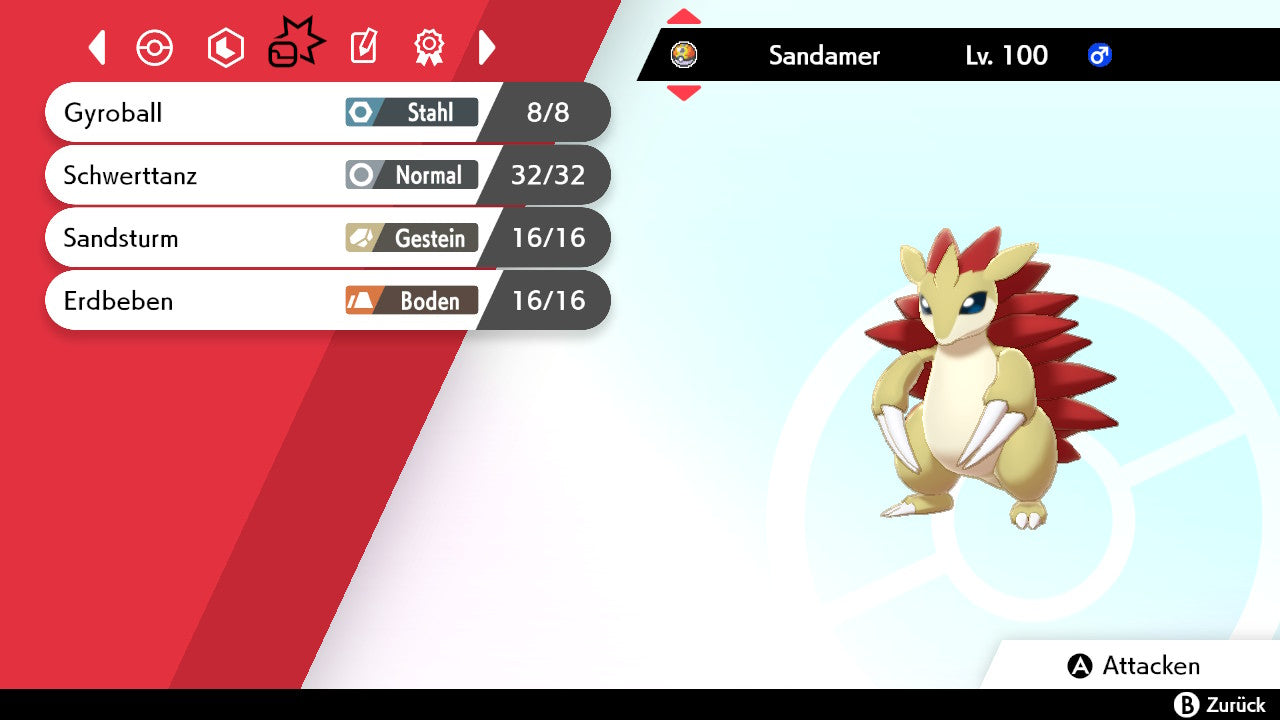Show previous Pokémon with red up arrow

point(684,17)
